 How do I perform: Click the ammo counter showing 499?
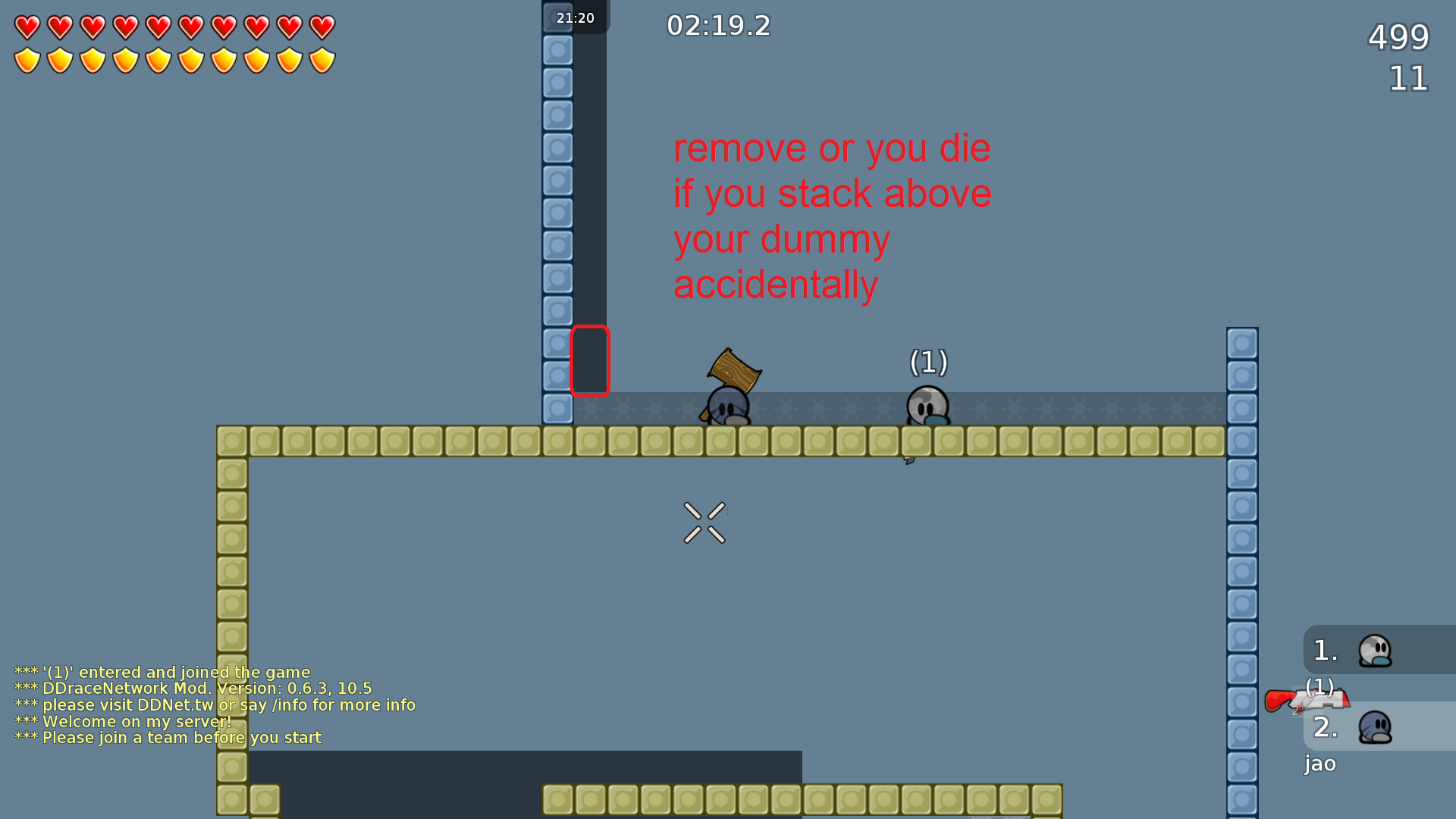1398,37
